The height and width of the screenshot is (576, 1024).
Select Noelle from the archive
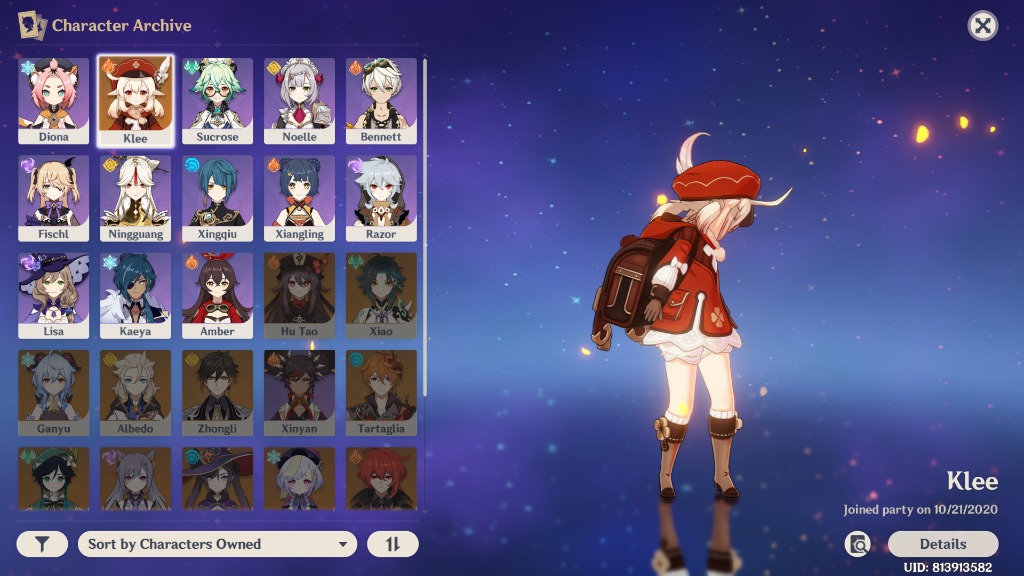coord(299,100)
